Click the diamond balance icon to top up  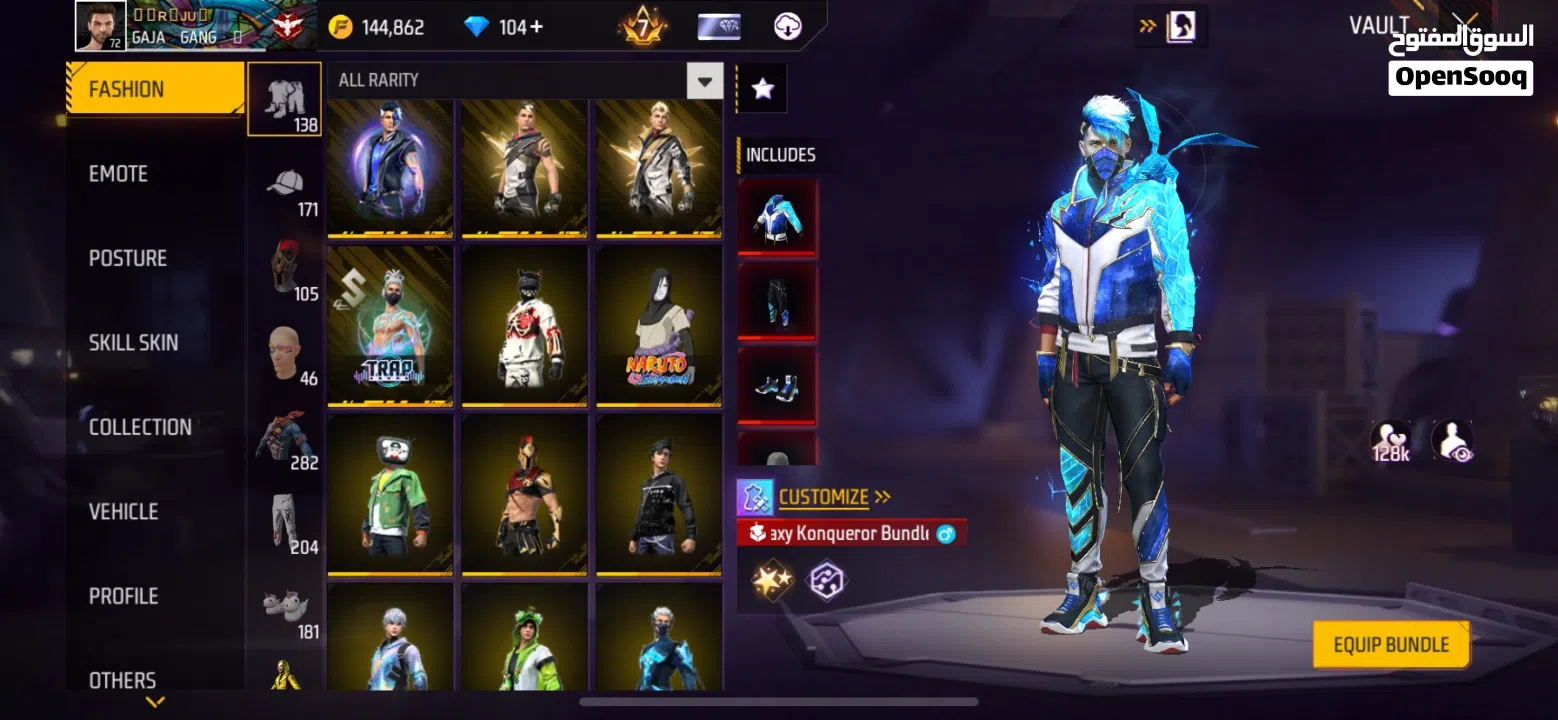(x=479, y=27)
